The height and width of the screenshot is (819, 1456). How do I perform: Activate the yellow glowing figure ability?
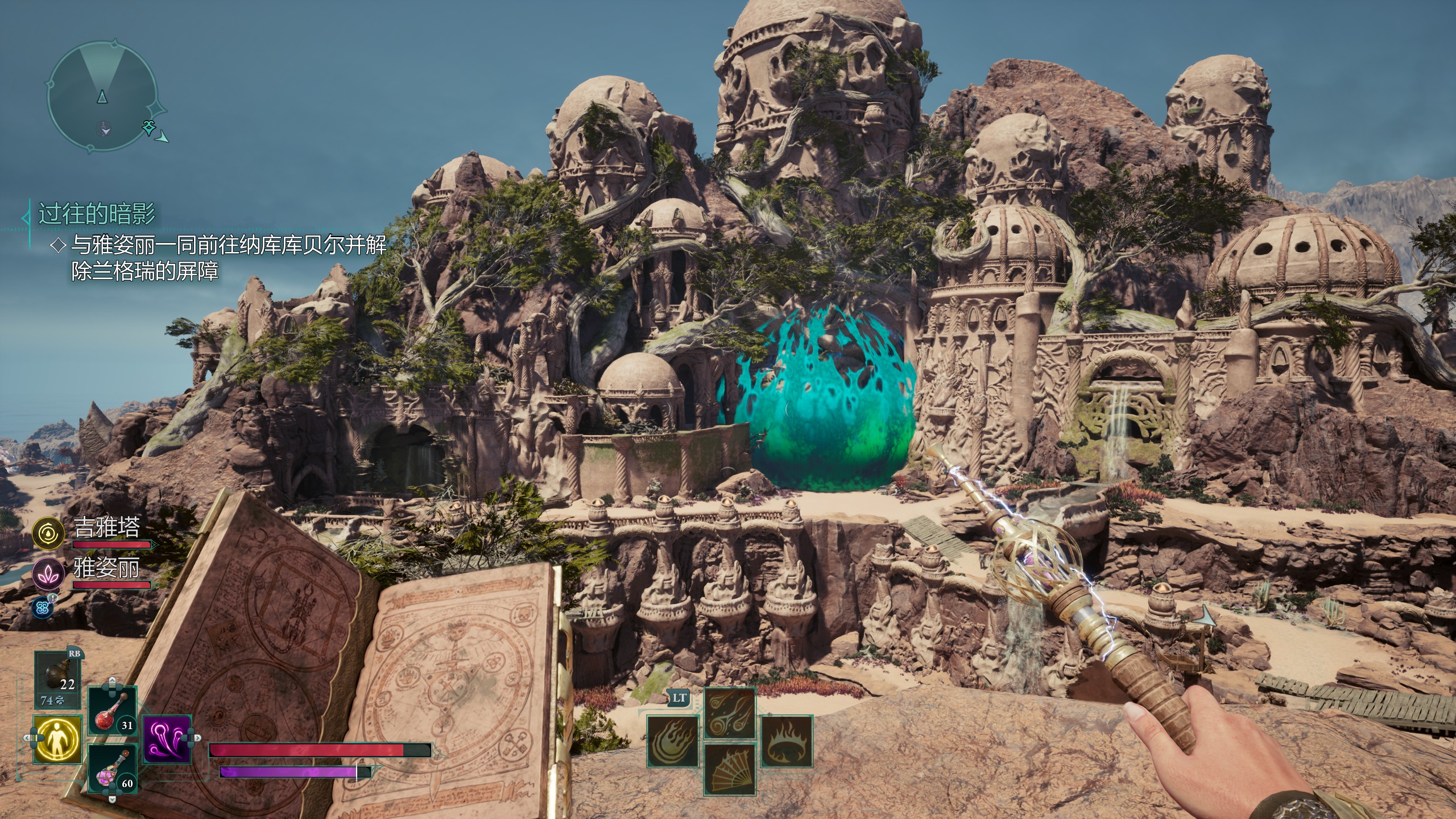click(57, 739)
